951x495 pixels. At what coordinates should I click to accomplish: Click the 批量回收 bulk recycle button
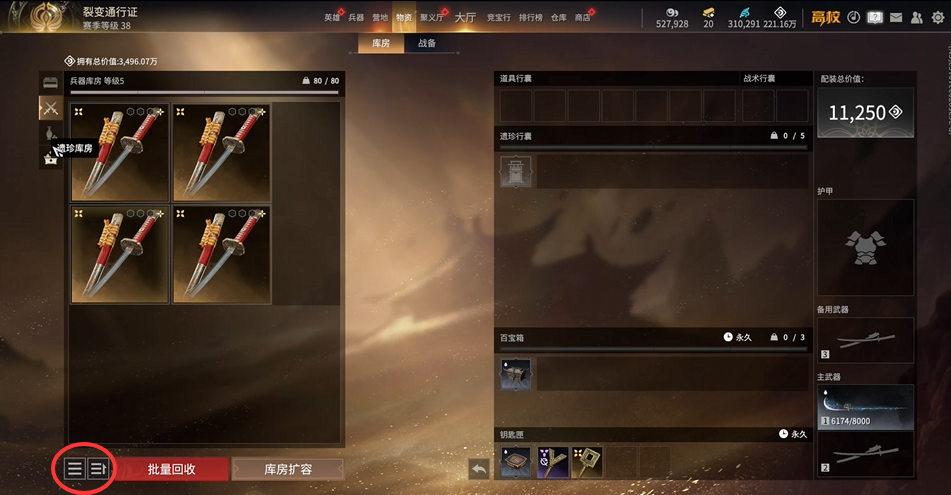[x=171, y=468]
